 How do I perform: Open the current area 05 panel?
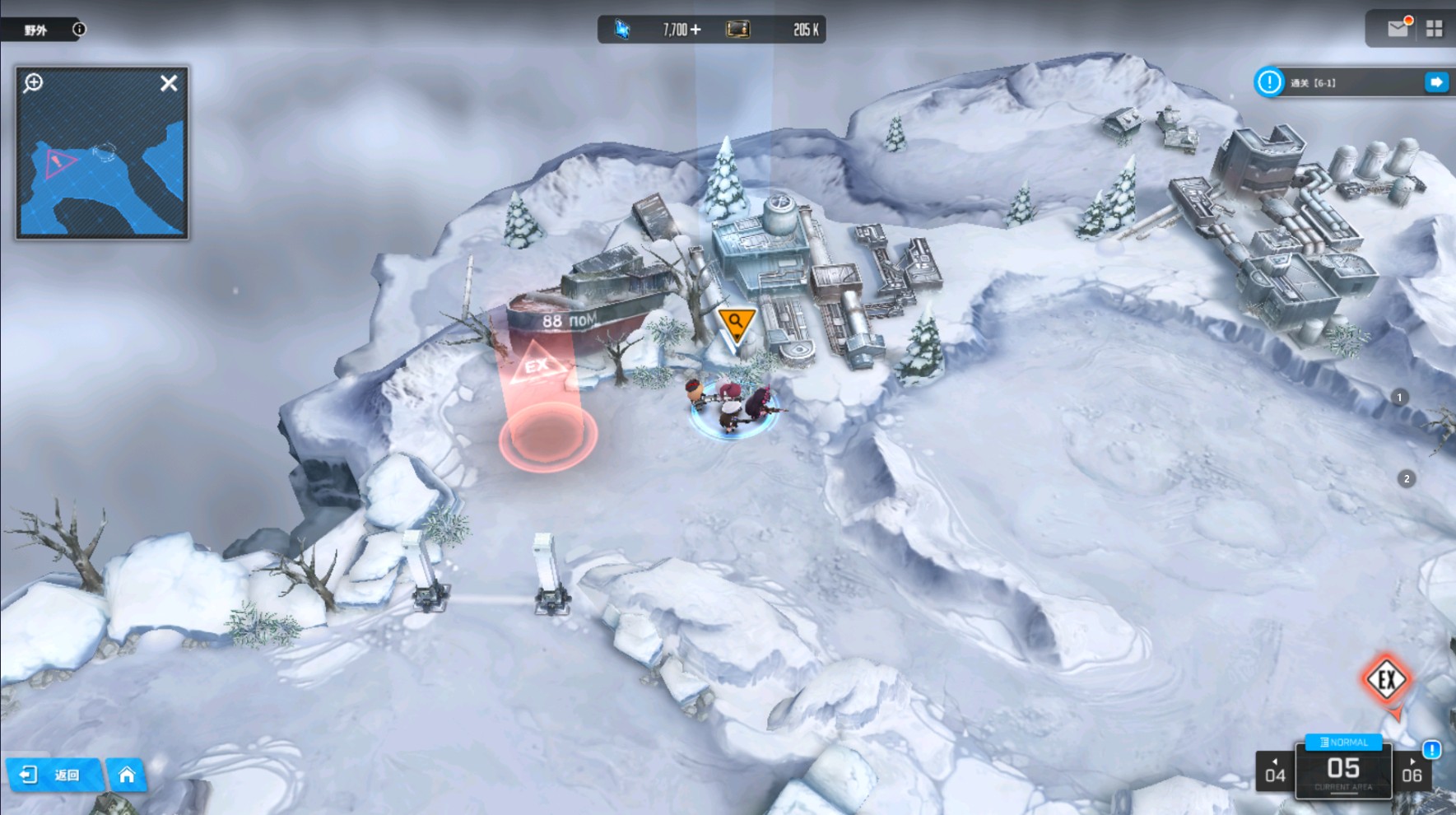pos(1343,771)
